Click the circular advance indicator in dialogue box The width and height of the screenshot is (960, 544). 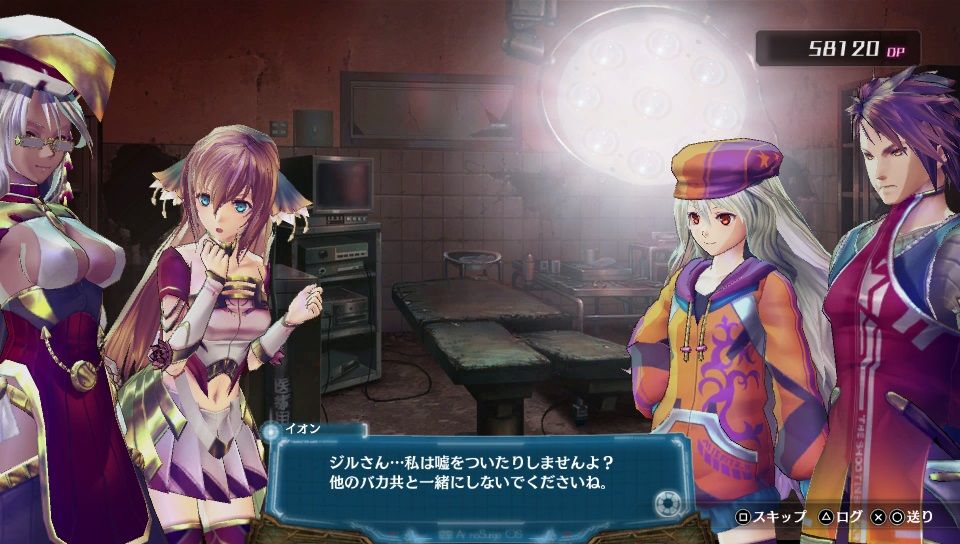tap(664, 505)
